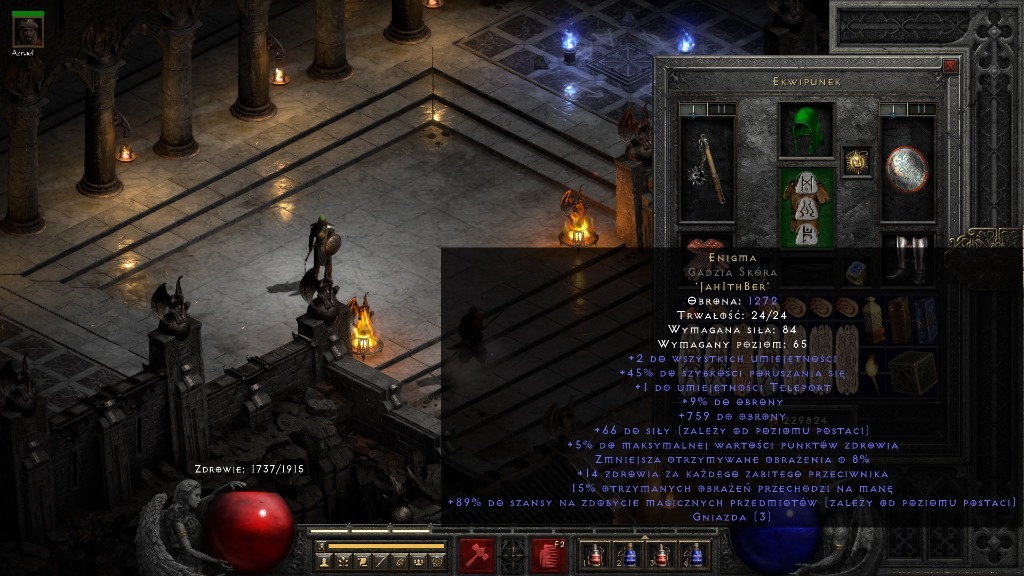
Task: Close the Ekwipunek inventory panel
Action: (950, 67)
